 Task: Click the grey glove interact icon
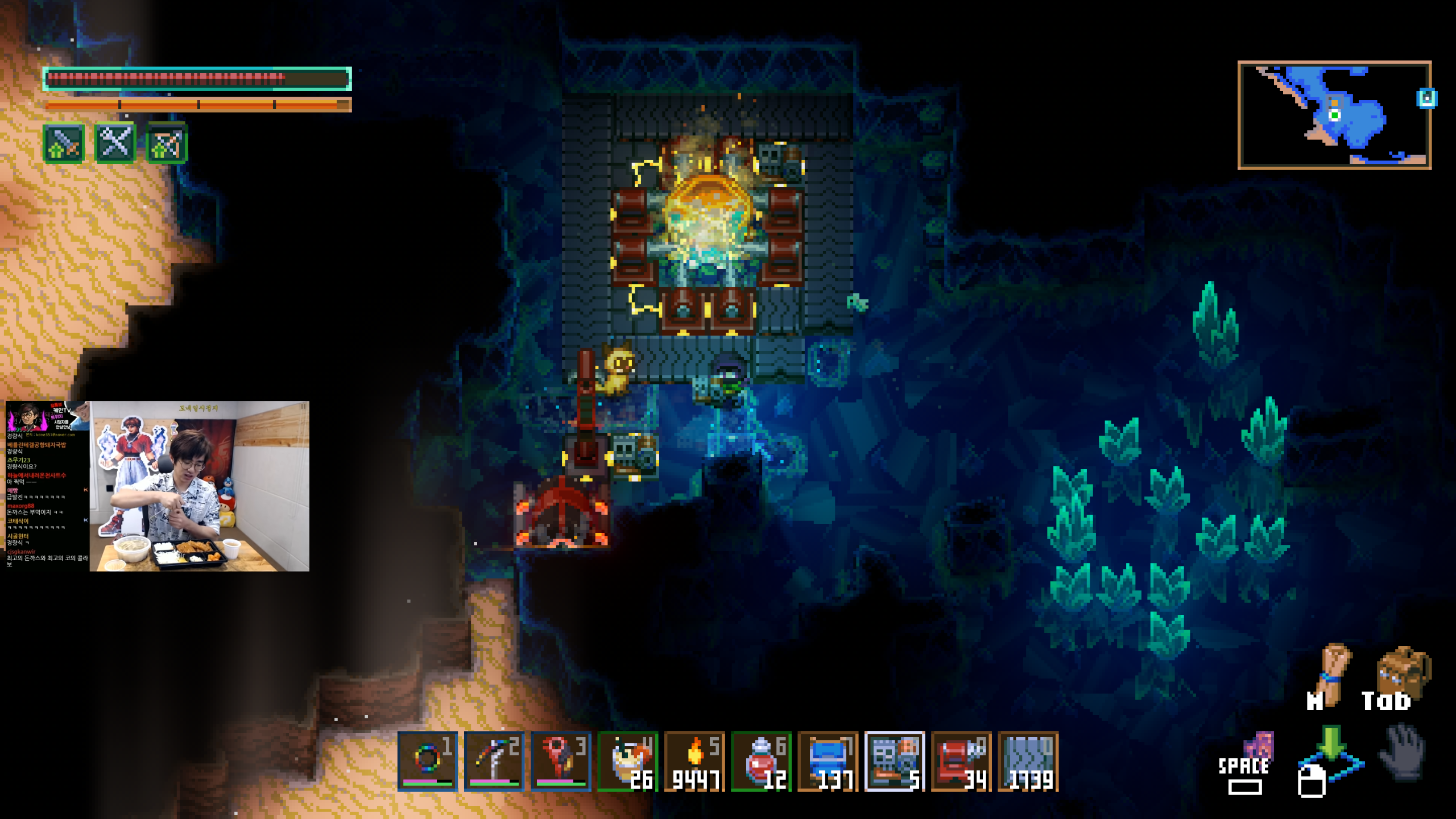coord(1404,751)
